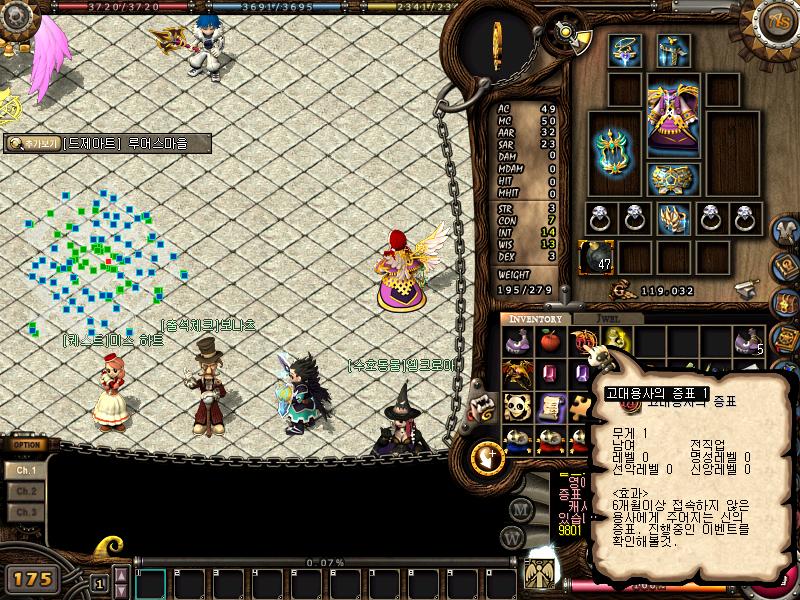This screenshot has width=800, height=600.
Task: Select the scroll item in inventory
Action: pos(549,406)
